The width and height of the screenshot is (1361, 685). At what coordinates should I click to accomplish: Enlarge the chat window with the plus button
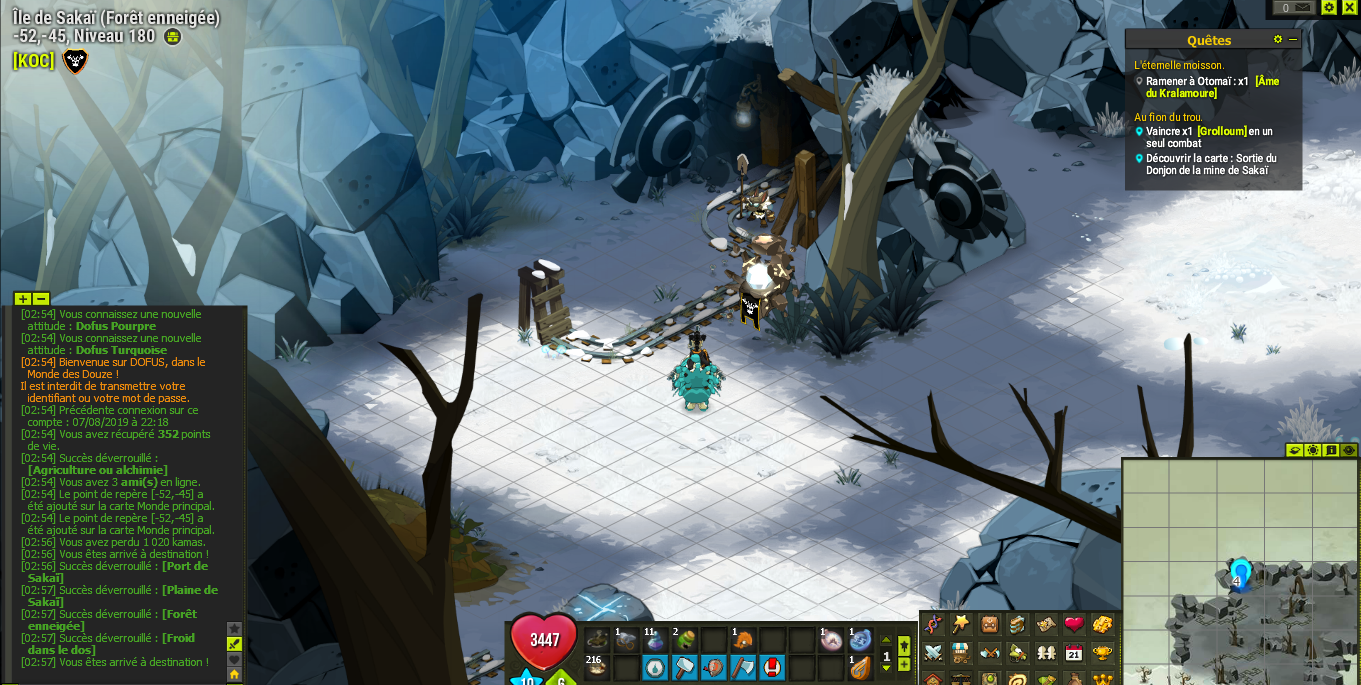(x=23, y=299)
